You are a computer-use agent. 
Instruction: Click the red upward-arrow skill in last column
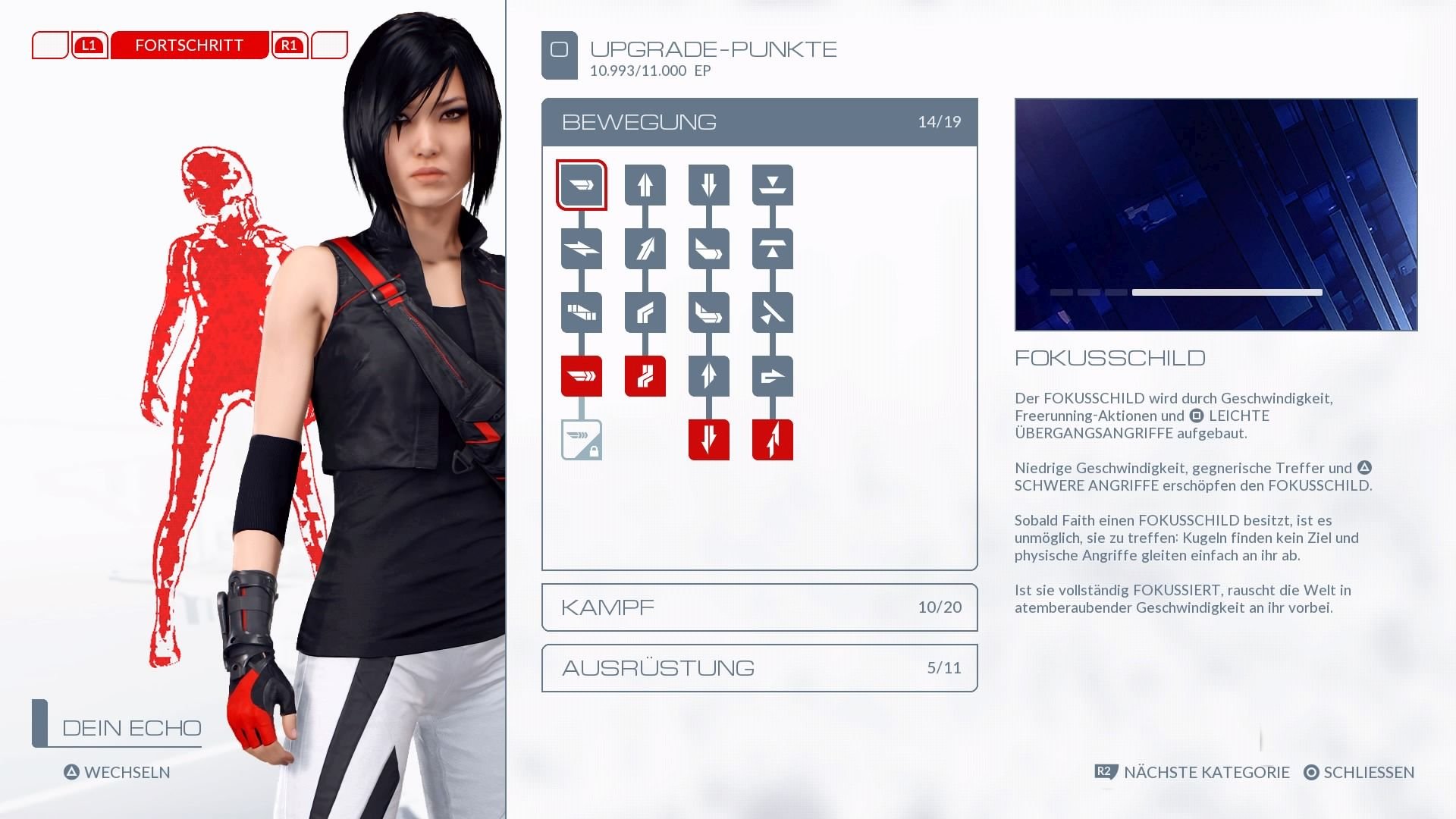pyautogui.click(x=772, y=439)
